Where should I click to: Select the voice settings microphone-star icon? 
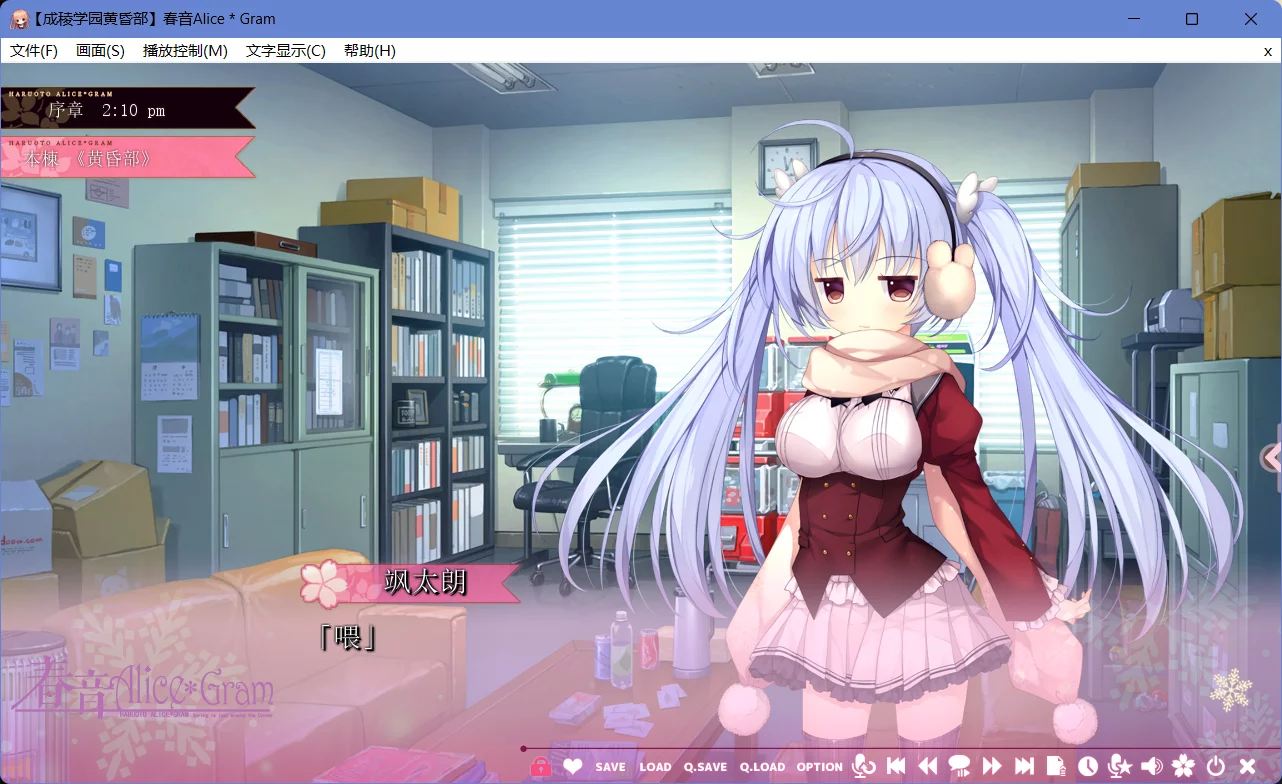point(1119,765)
